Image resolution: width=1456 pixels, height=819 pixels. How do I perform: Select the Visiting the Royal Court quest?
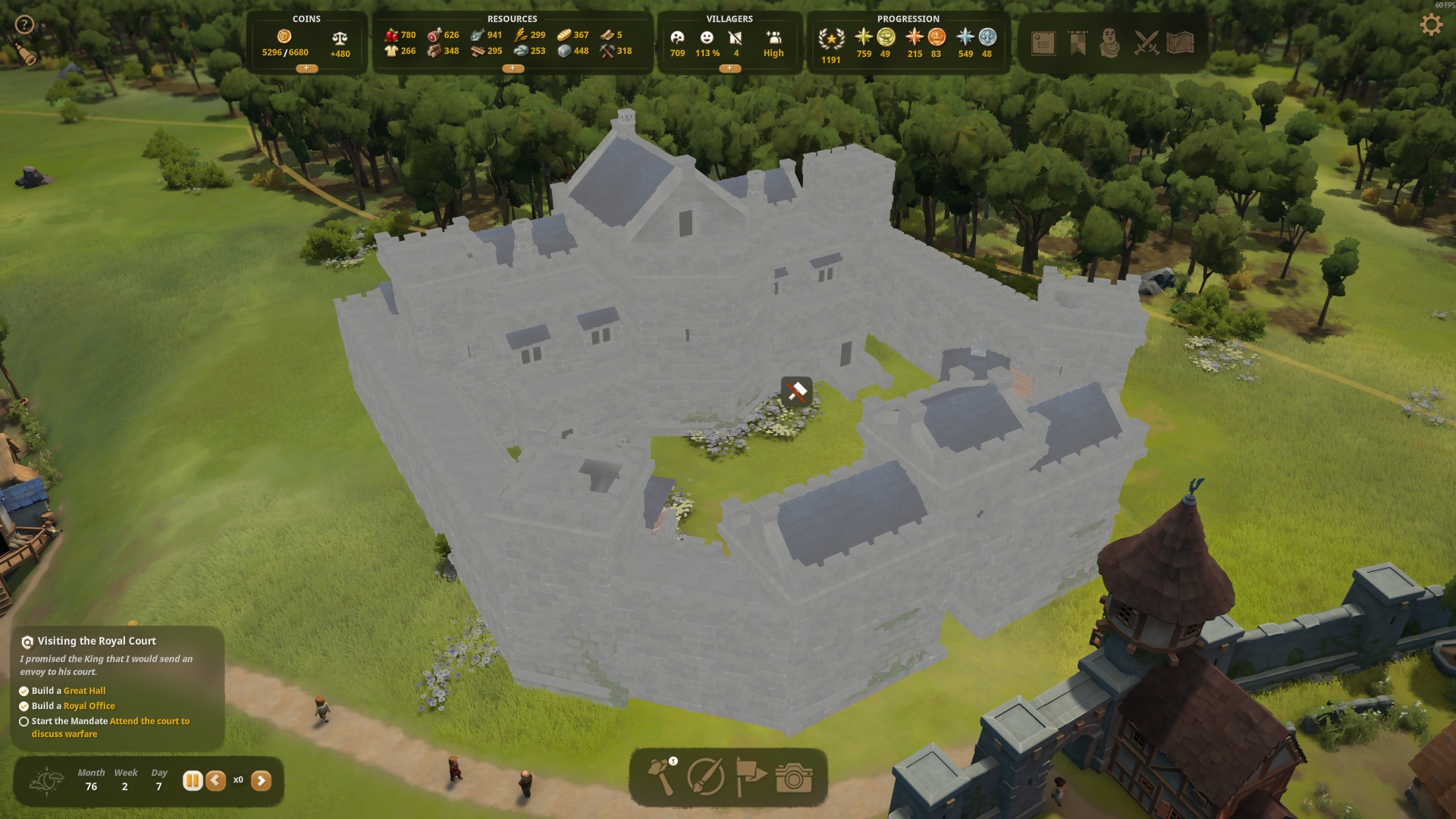tap(96, 641)
